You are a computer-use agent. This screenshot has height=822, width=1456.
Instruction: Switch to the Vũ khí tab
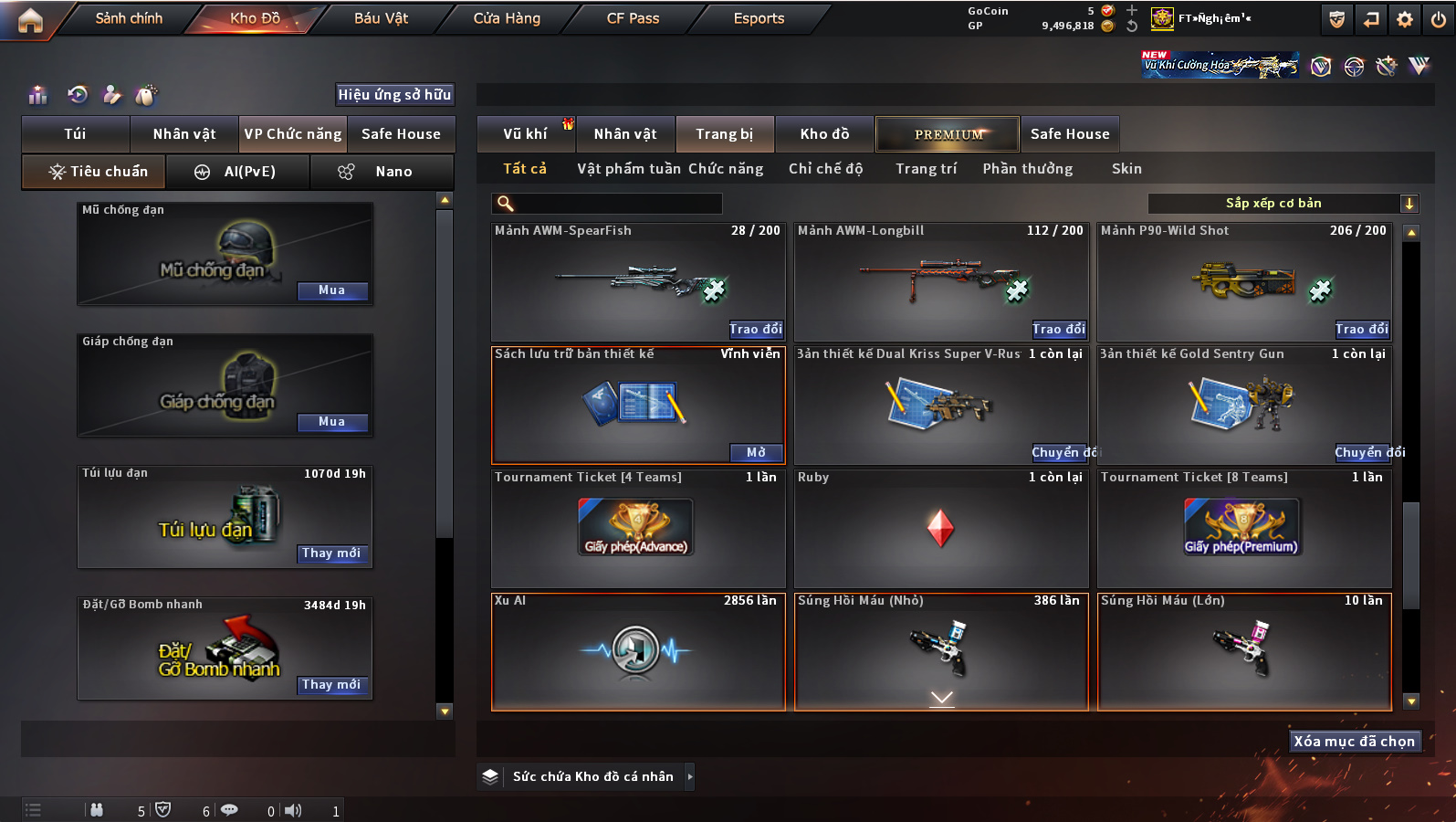click(525, 134)
